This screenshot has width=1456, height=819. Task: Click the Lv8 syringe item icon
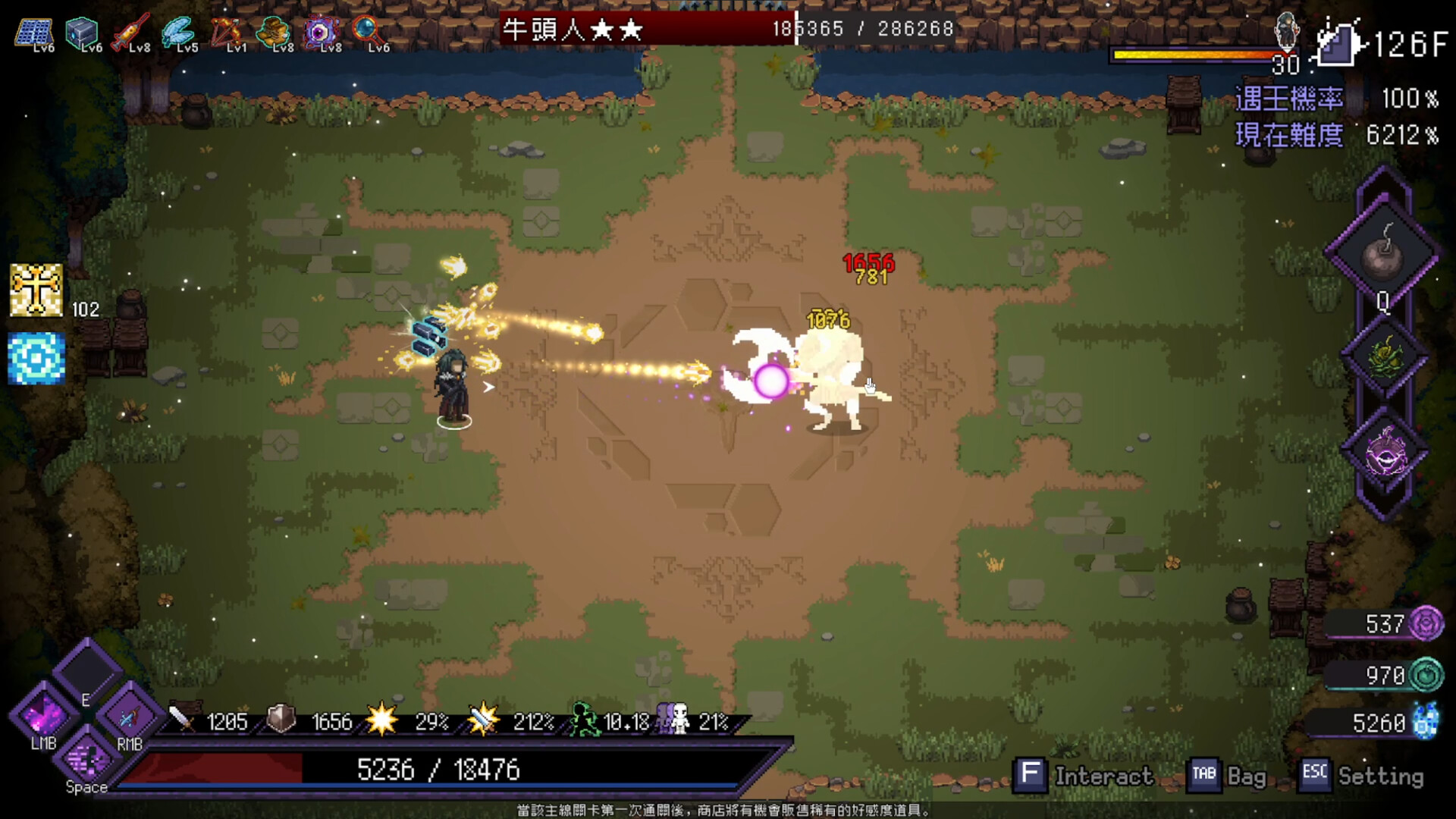coord(129,32)
